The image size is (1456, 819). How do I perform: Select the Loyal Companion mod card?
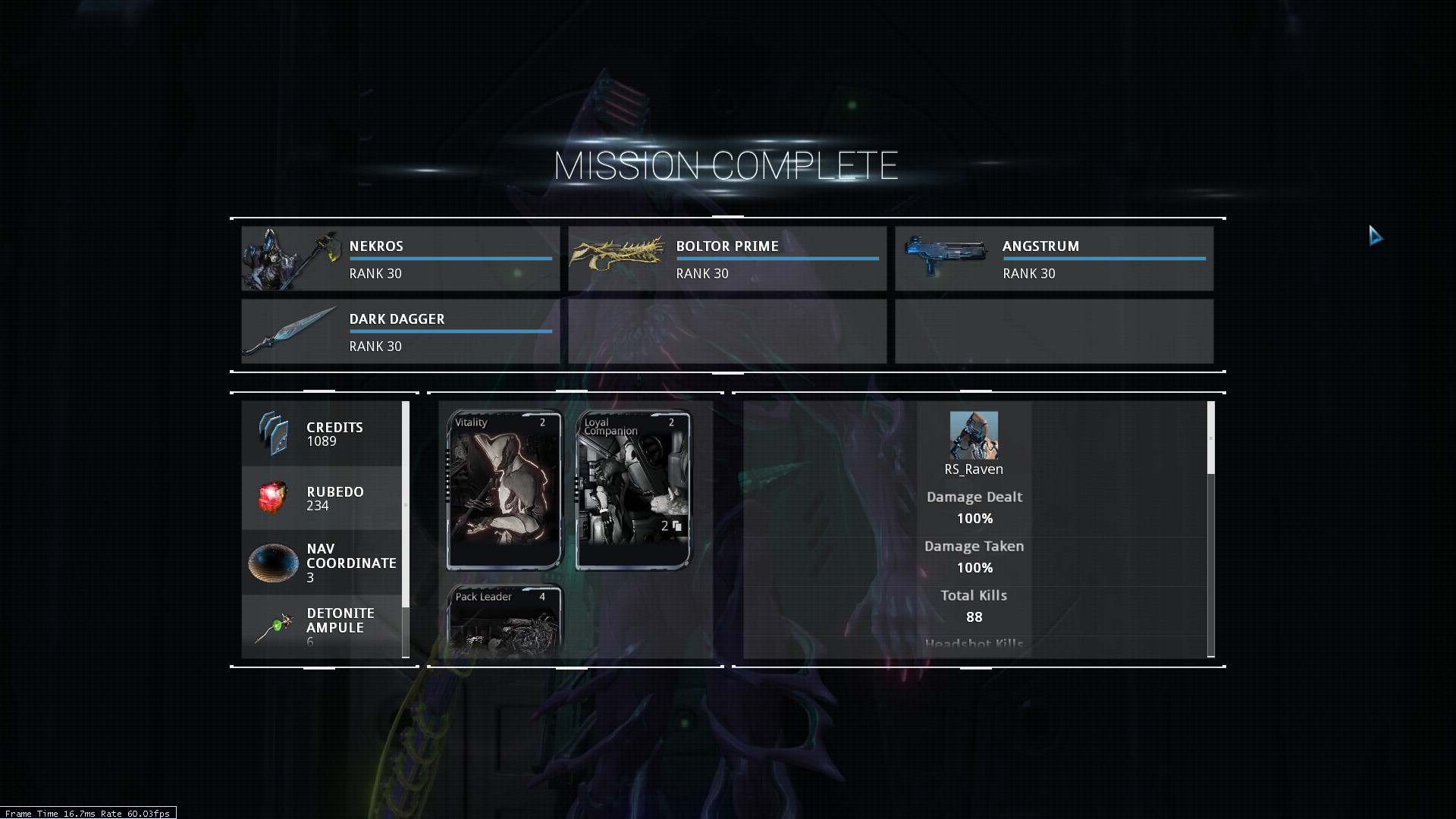[x=633, y=490]
